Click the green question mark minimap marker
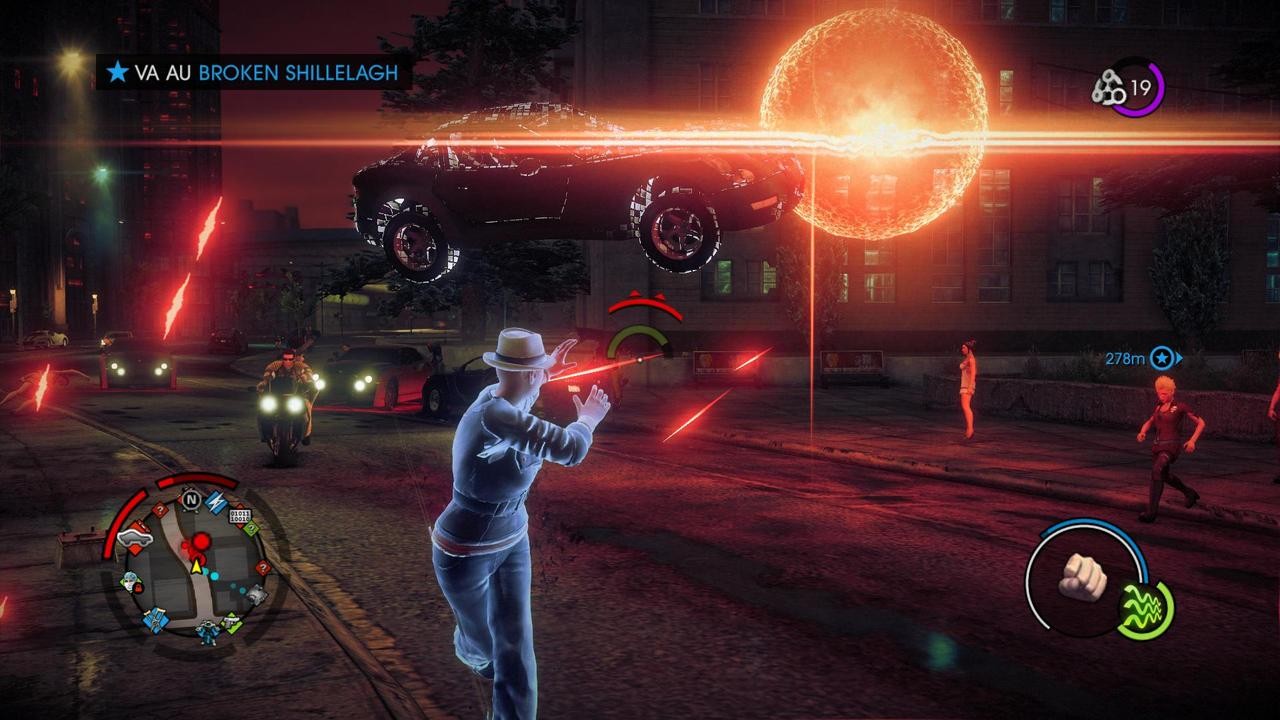This screenshot has height=720, width=1280. [x=251, y=529]
